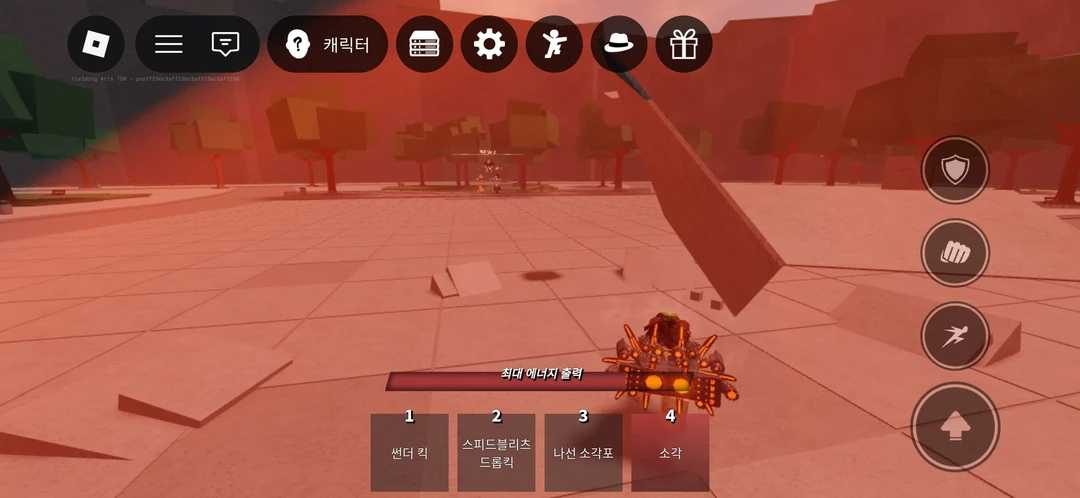1080x498 pixels.
Task: Activate the dash sprint button
Action: pyautogui.click(x=955, y=336)
